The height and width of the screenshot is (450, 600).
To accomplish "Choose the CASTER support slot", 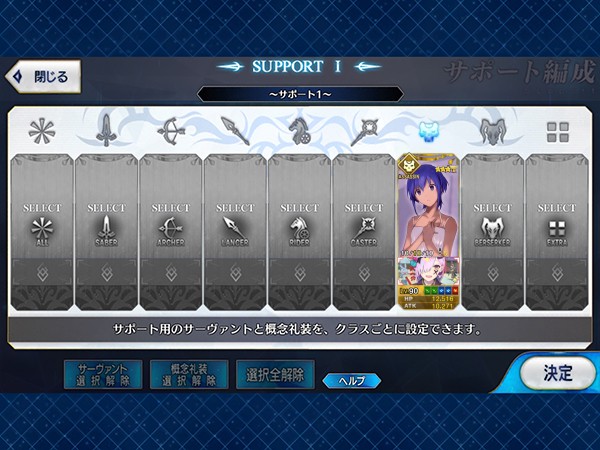I will click(x=364, y=230).
